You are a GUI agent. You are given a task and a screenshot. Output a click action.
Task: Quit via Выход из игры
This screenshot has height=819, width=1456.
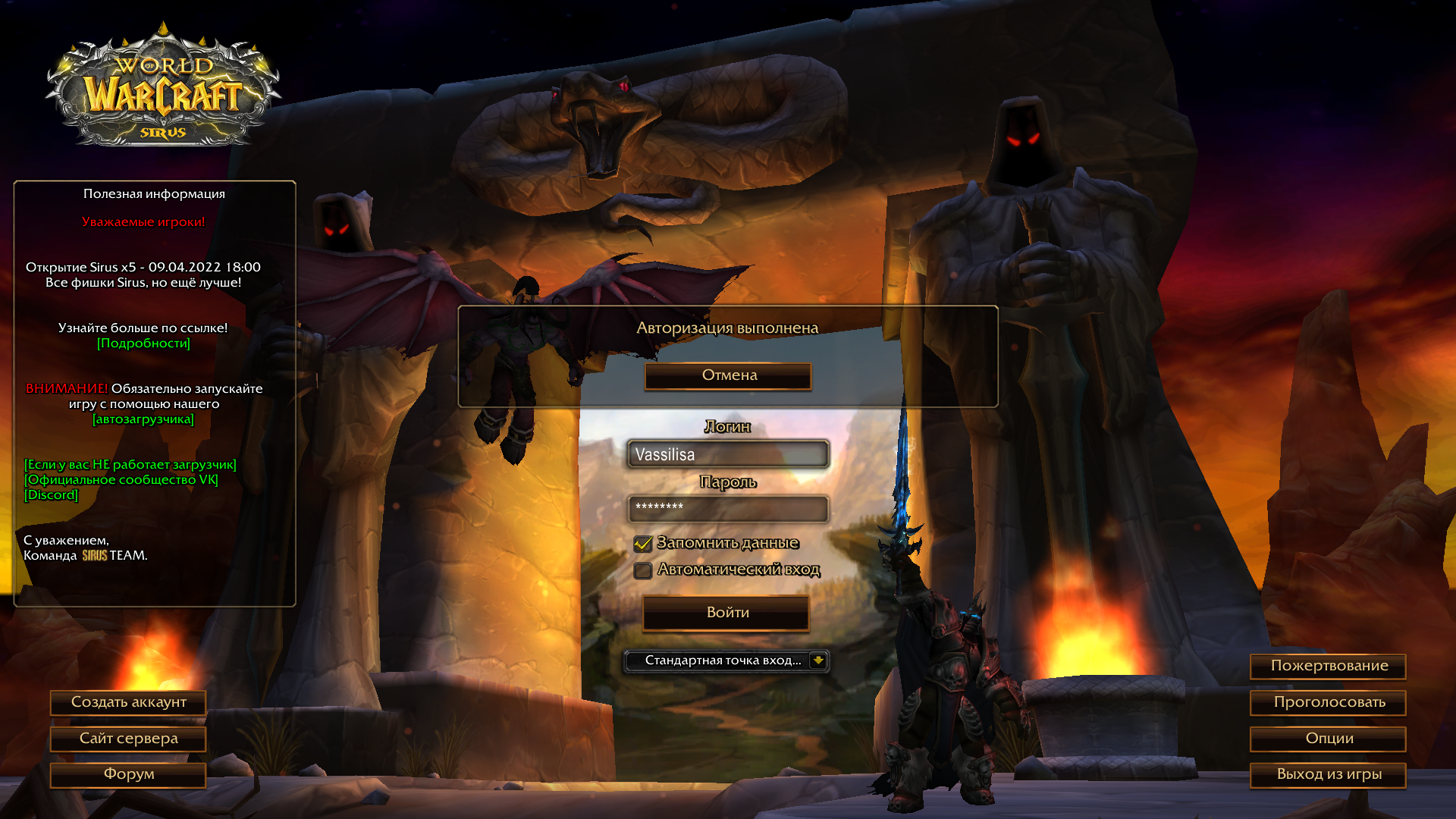(1329, 774)
